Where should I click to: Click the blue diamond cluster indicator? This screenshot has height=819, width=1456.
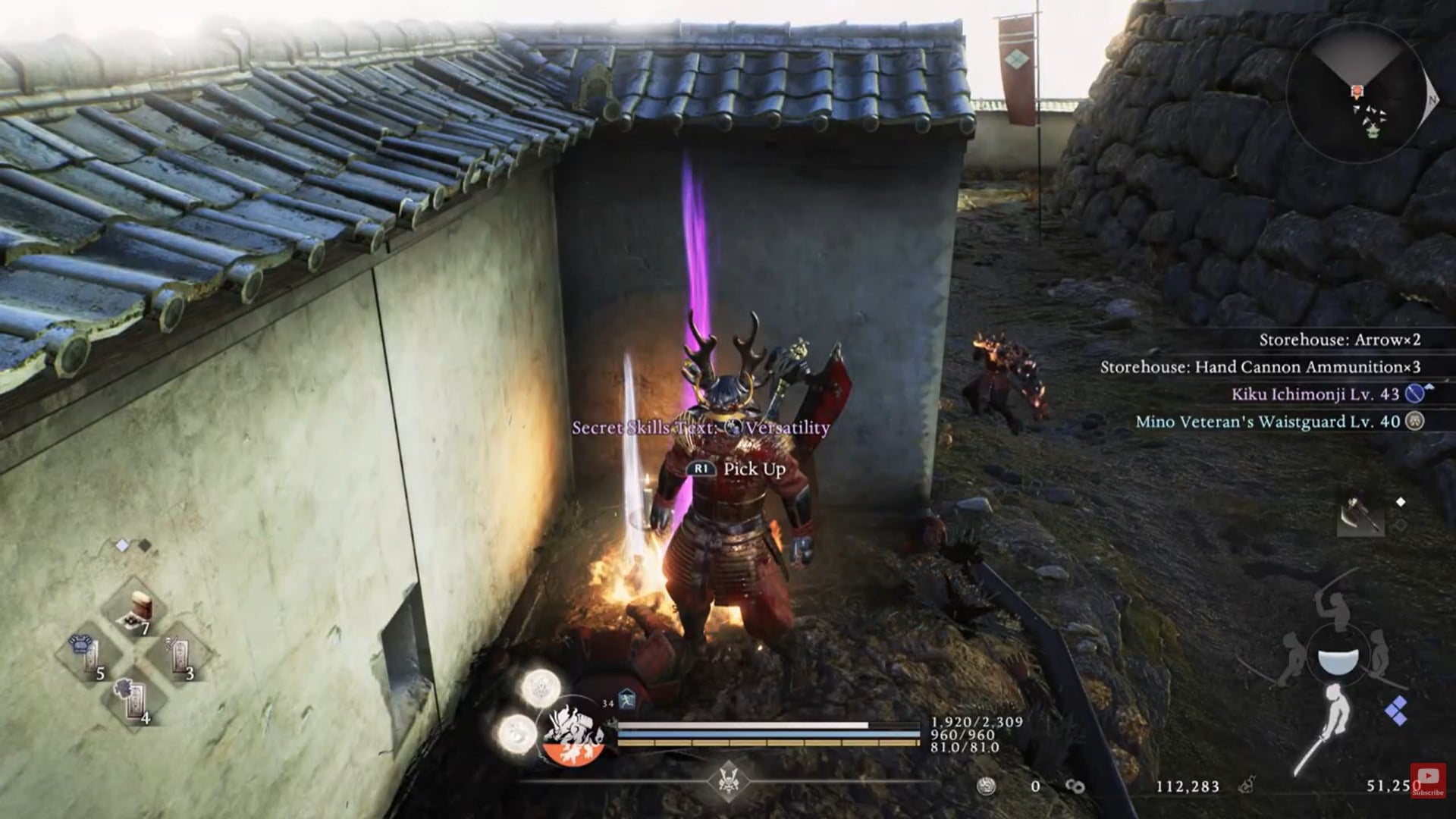[1396, 712]
